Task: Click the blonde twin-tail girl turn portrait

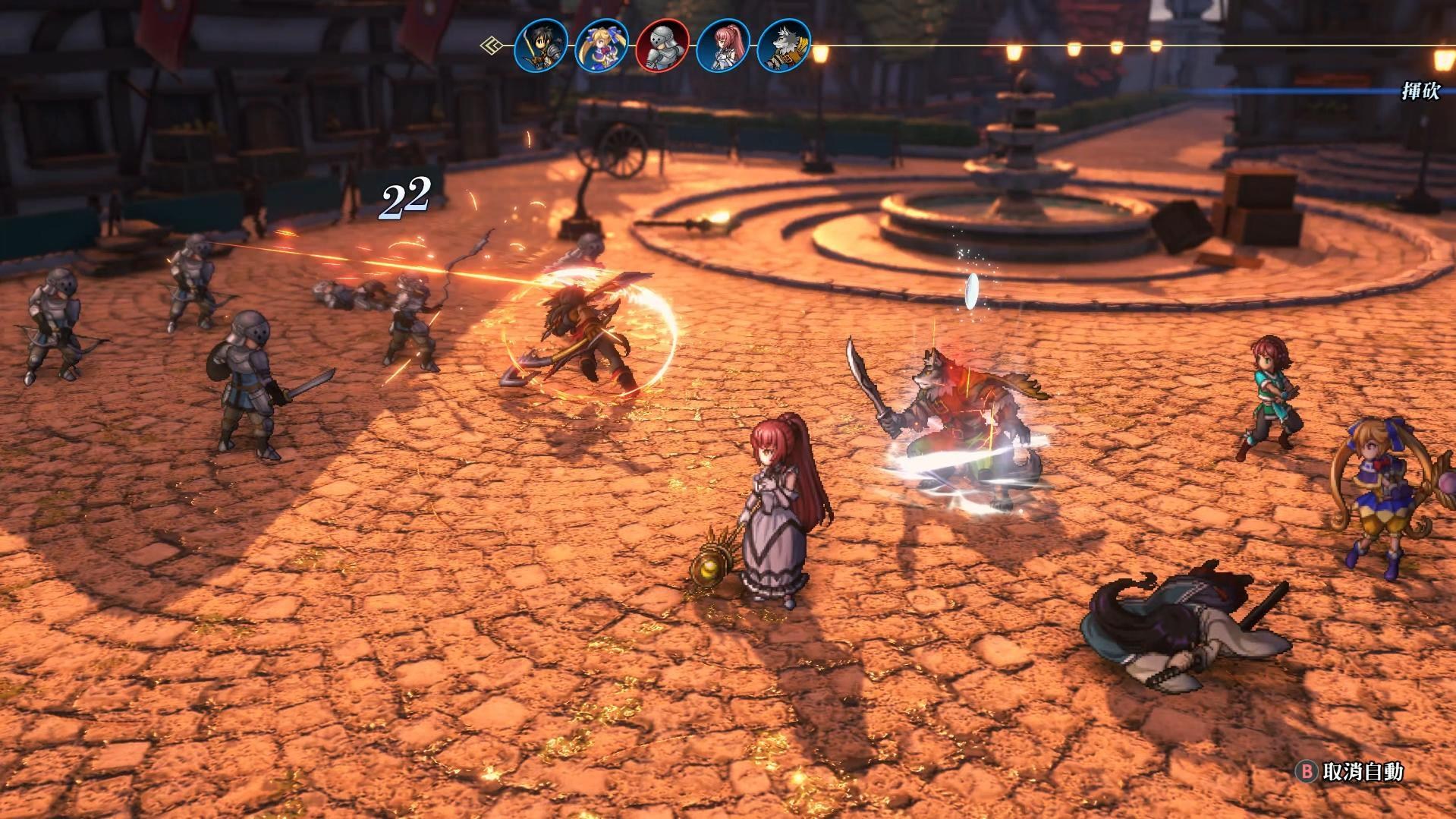Action: click(x=602, y=46)
